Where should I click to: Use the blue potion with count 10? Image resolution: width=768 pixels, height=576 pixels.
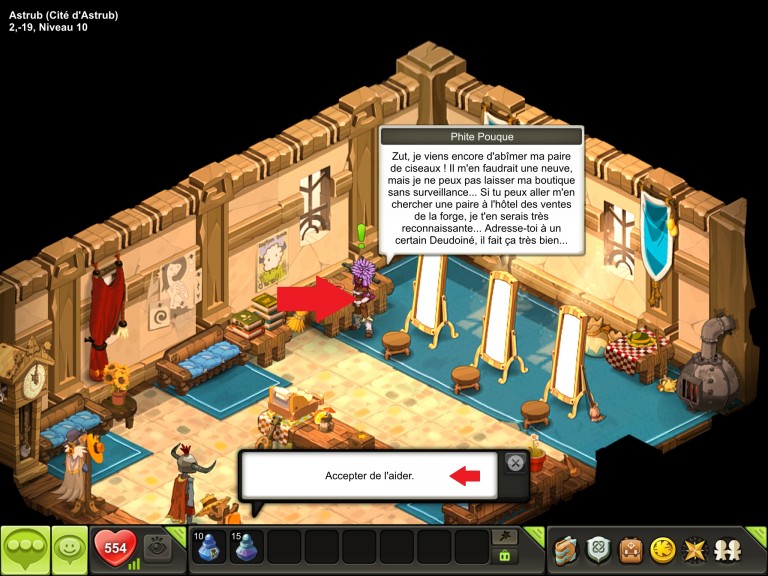(x=209, y=548)
